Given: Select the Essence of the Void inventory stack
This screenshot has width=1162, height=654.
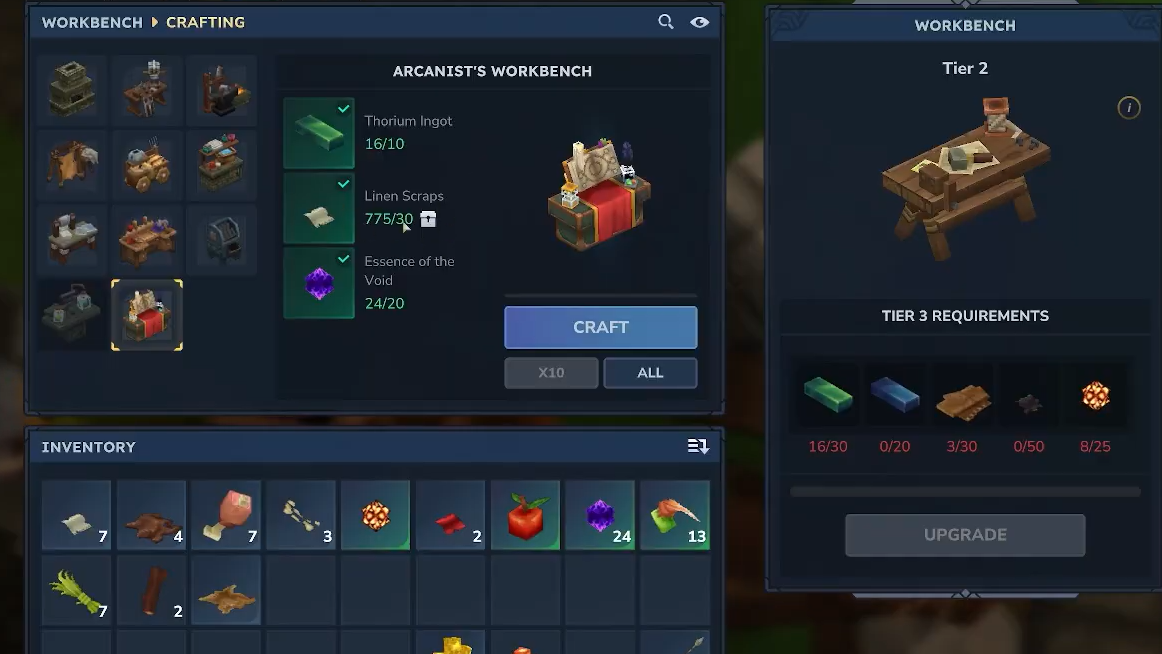Looking at the screenshot, I should (599, 515).
